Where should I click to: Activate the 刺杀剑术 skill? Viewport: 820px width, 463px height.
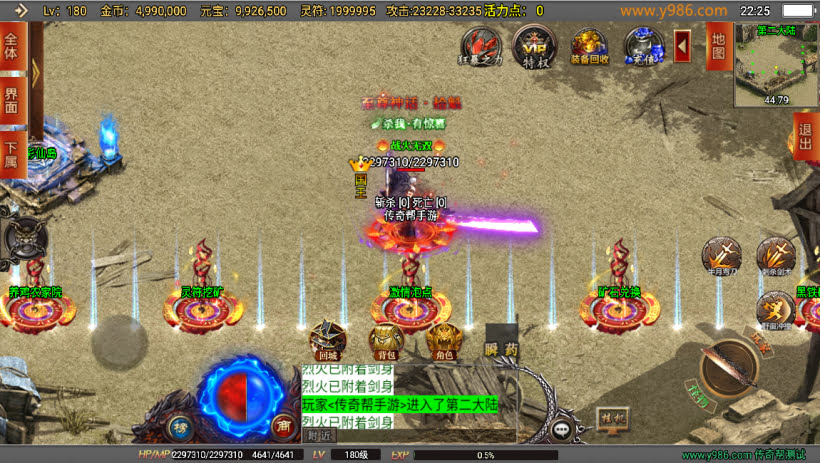775,256
